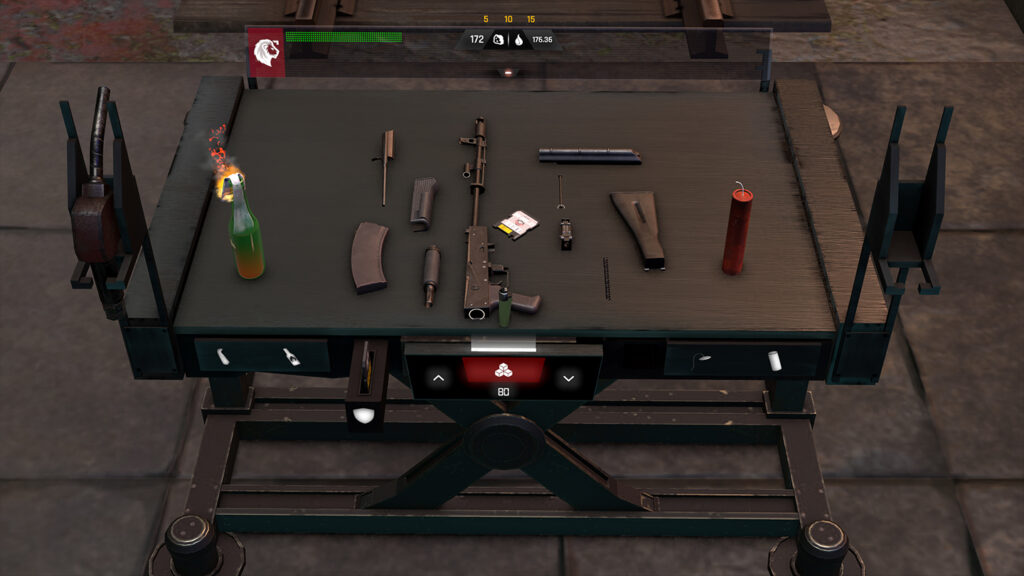
Task: Click the down chevron arrow button
Action: [x=568, y=378]
